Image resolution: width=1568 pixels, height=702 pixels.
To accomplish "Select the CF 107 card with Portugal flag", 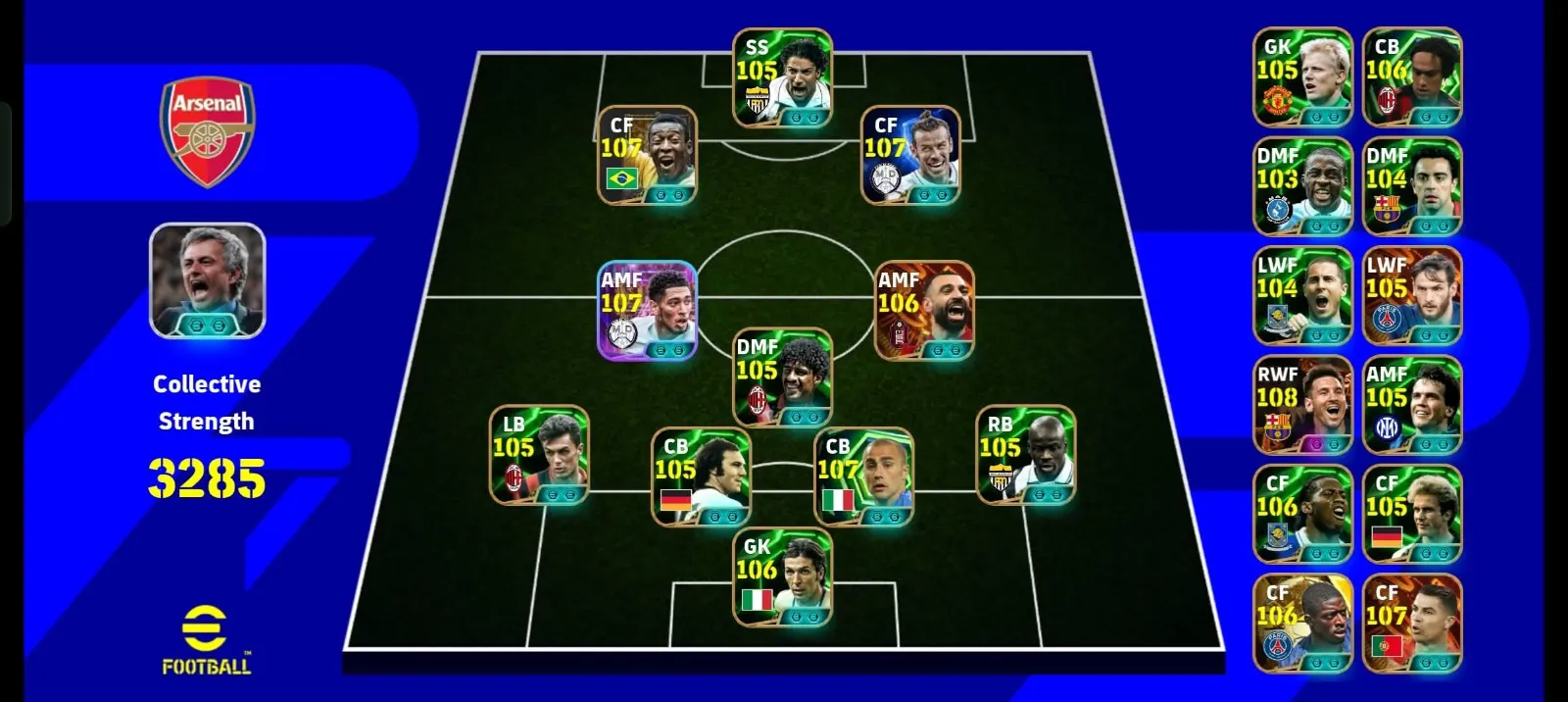I will coord(1412,624).
